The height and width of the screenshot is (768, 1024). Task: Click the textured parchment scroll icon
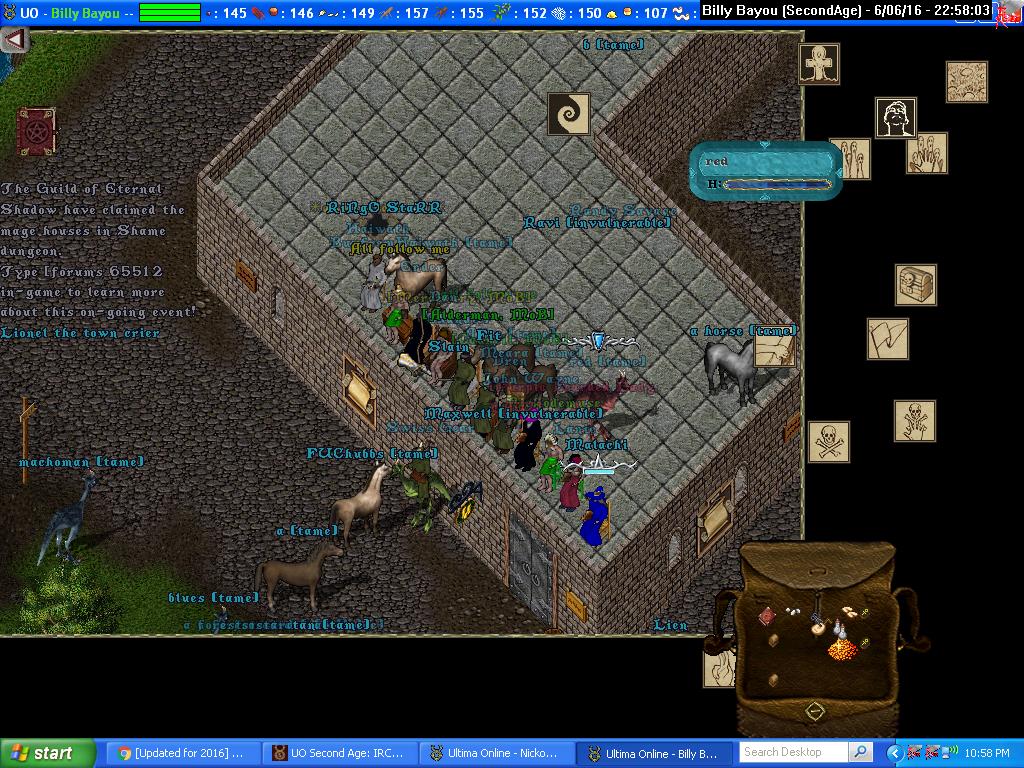pos(966,82)
